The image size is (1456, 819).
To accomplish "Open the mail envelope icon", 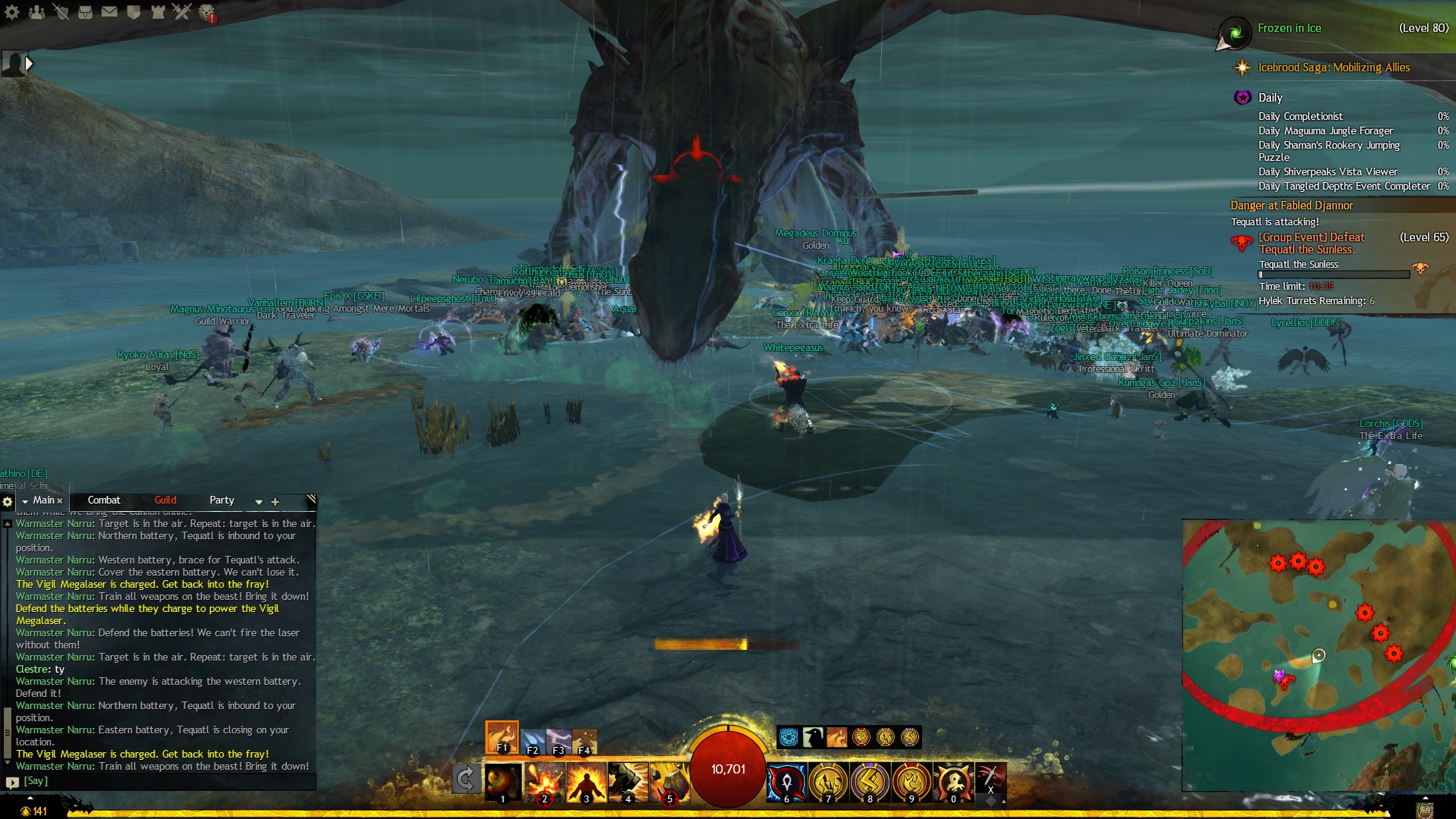I will pos(109,11).
